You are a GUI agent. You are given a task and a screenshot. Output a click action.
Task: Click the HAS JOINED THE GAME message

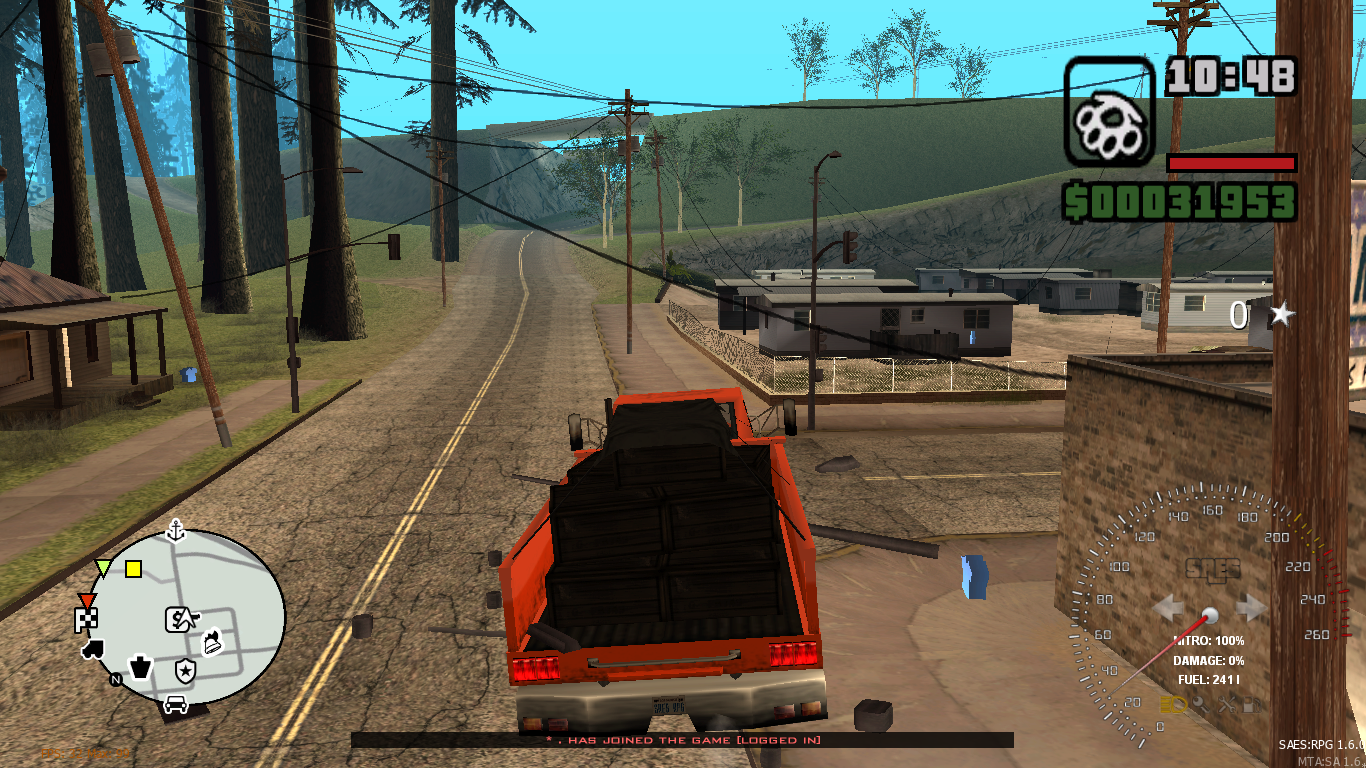[x=683, y=740]
